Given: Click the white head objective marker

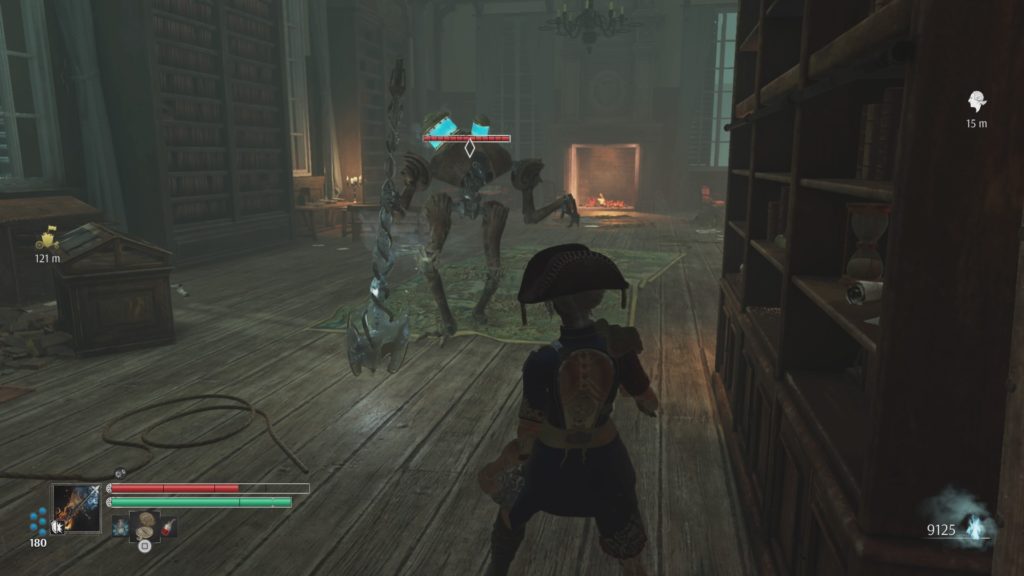Looking at the screenshot, I should (x=976, y=101).
